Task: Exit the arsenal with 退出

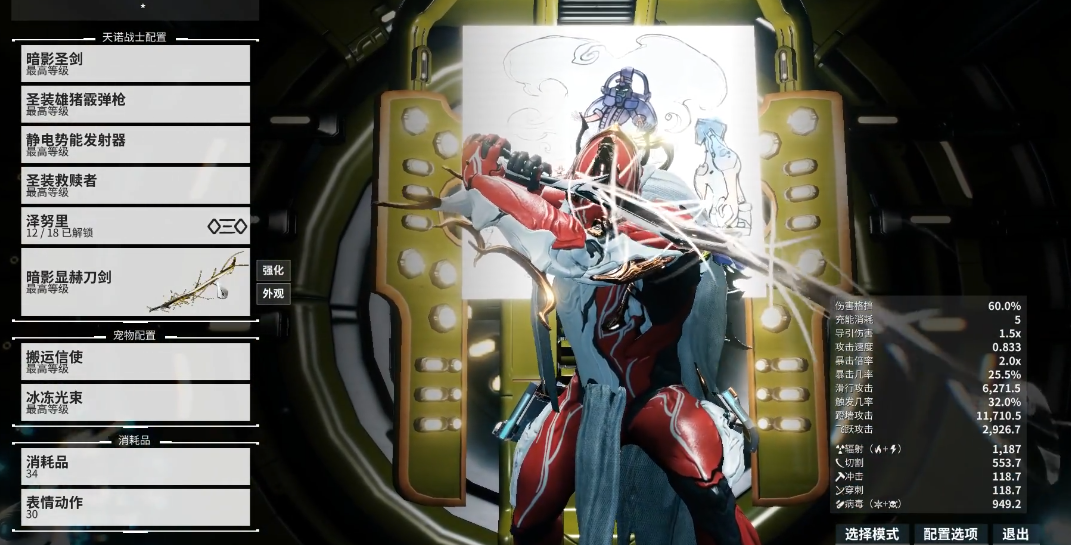Action: point(1015,534)
